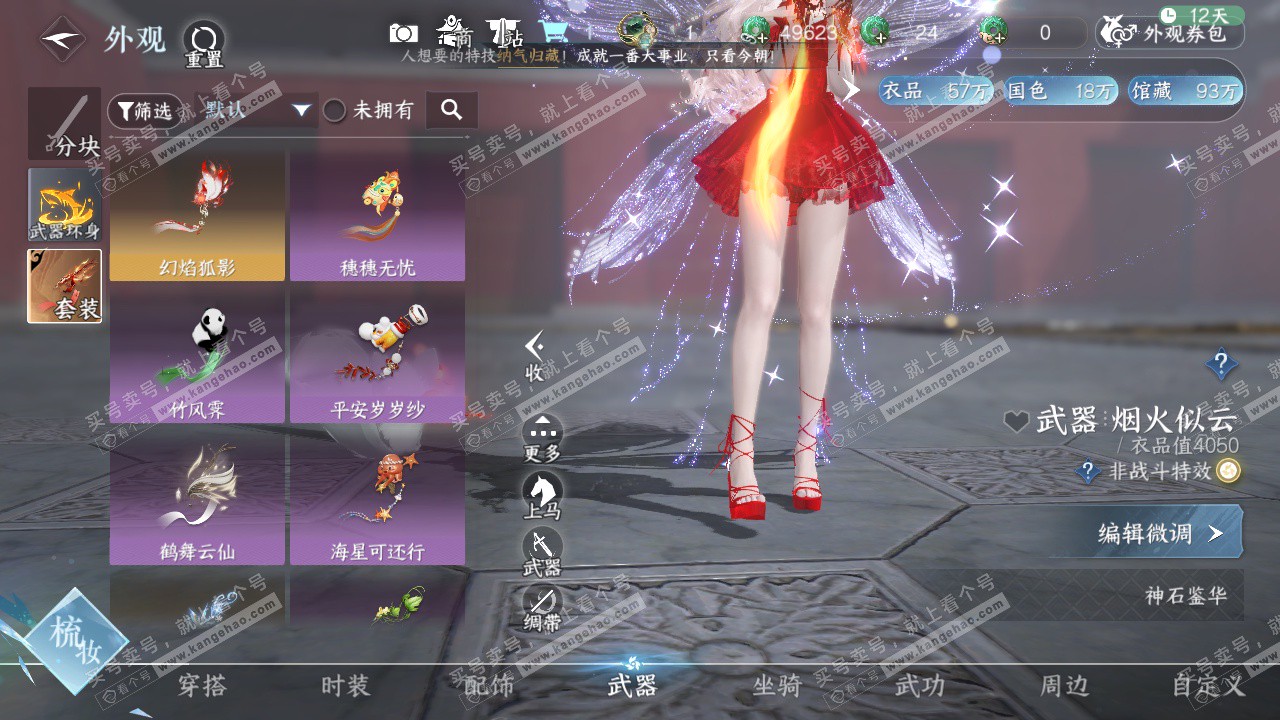Screen dimensions: 1280x720
Task: Switch to the 时装 tab
Action: (345, 686)
